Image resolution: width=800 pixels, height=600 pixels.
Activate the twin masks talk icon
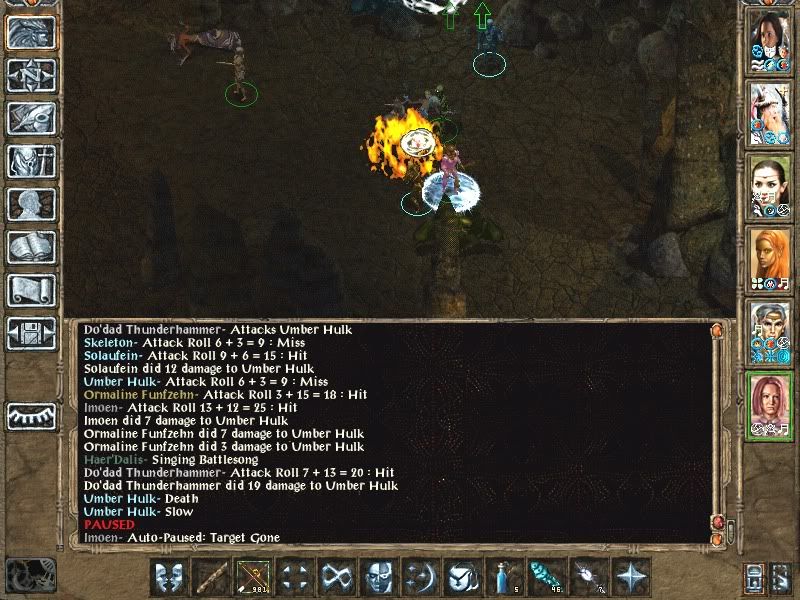pyautogui.click(x=168, y=577)
